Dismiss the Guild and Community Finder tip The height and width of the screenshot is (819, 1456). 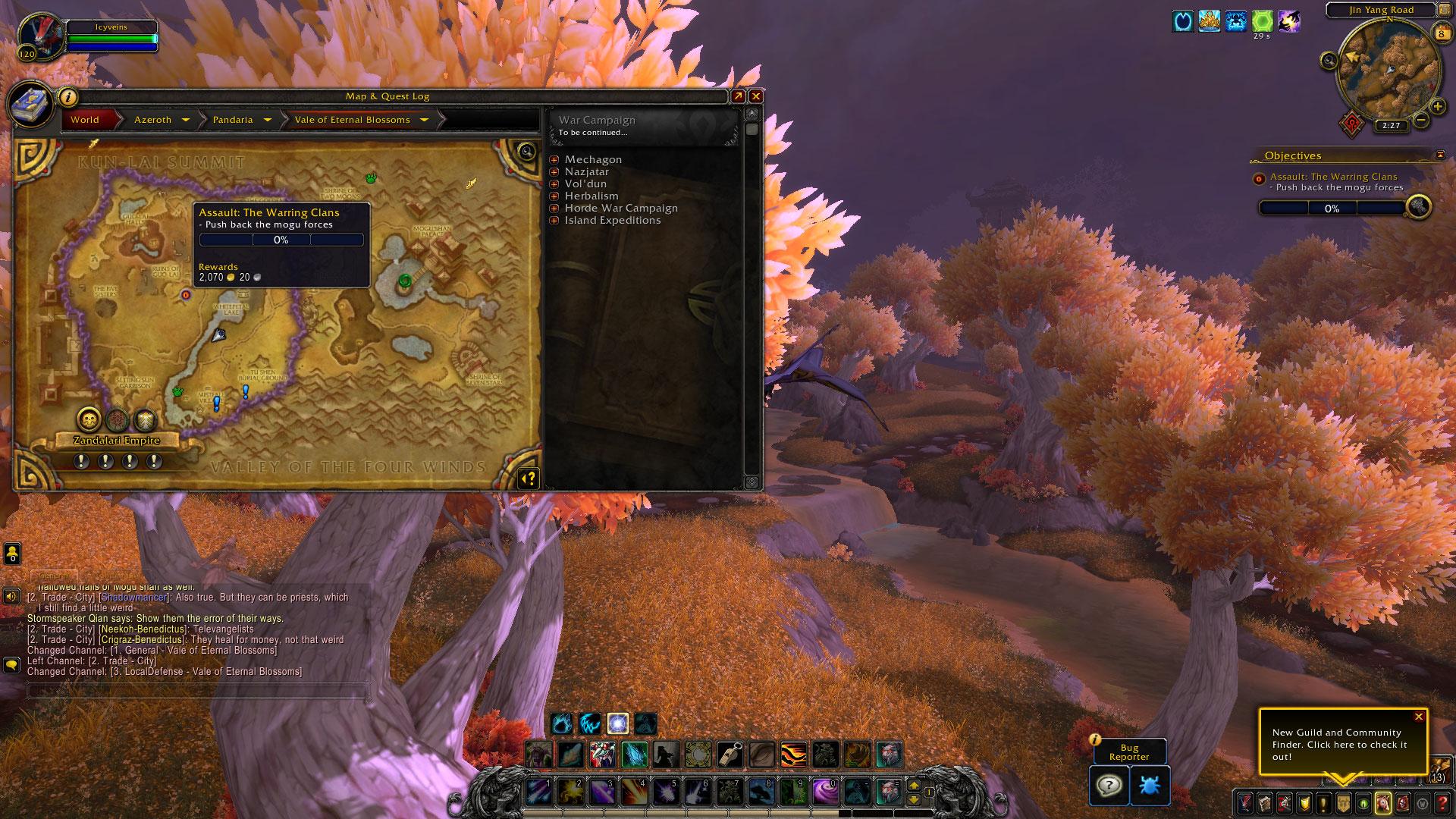coord(1419,717)
